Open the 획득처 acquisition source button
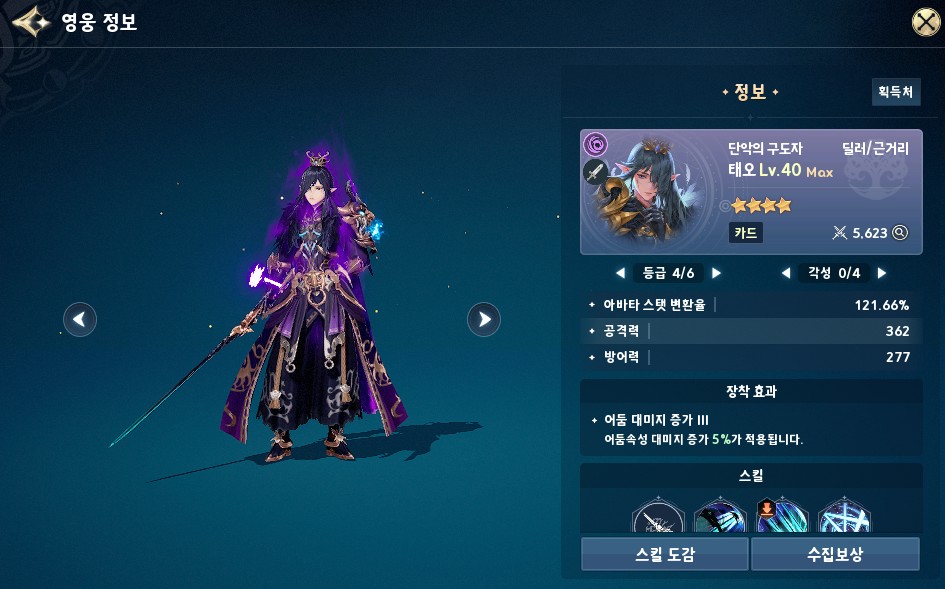 [x=895, y=92]
